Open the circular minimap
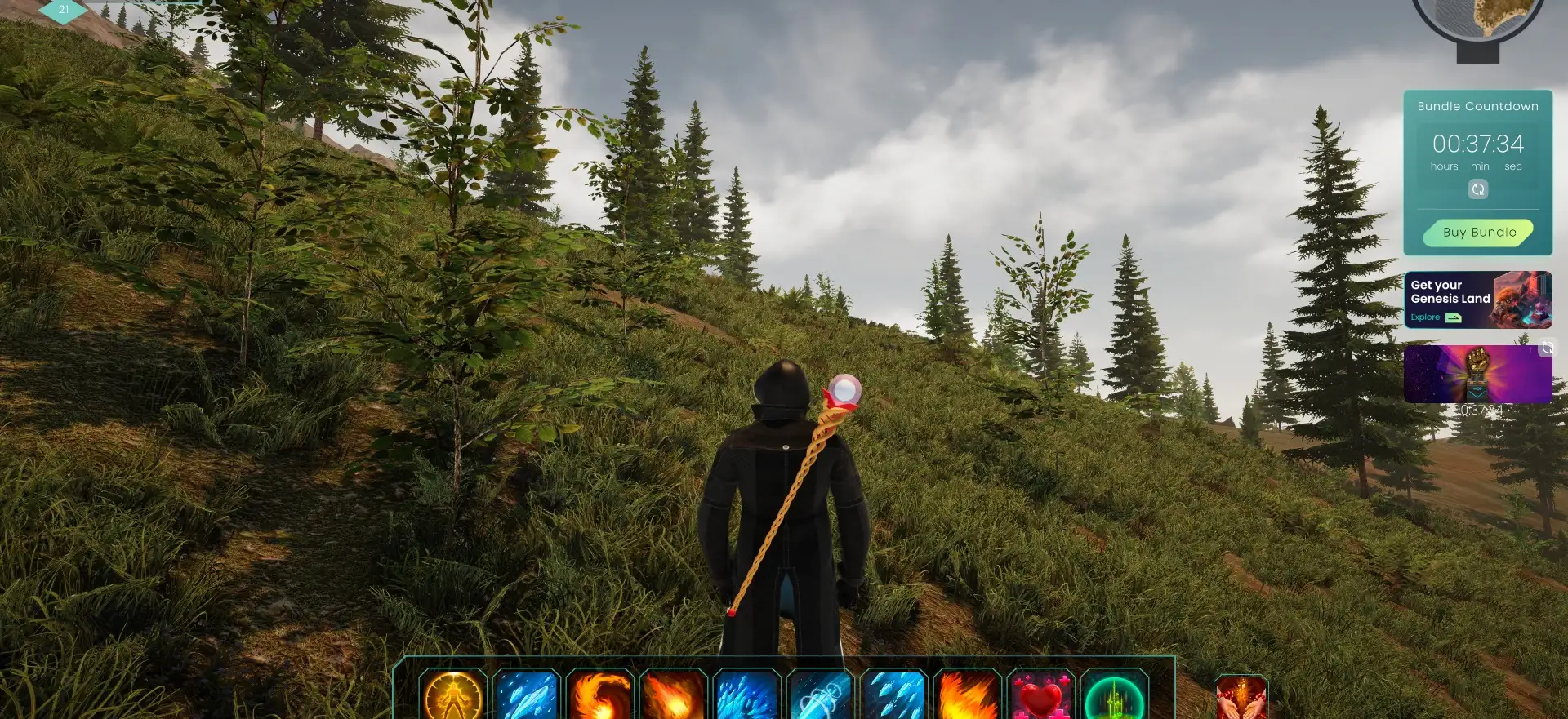The image size is (1568, 719). click(x=1488, y=18)
